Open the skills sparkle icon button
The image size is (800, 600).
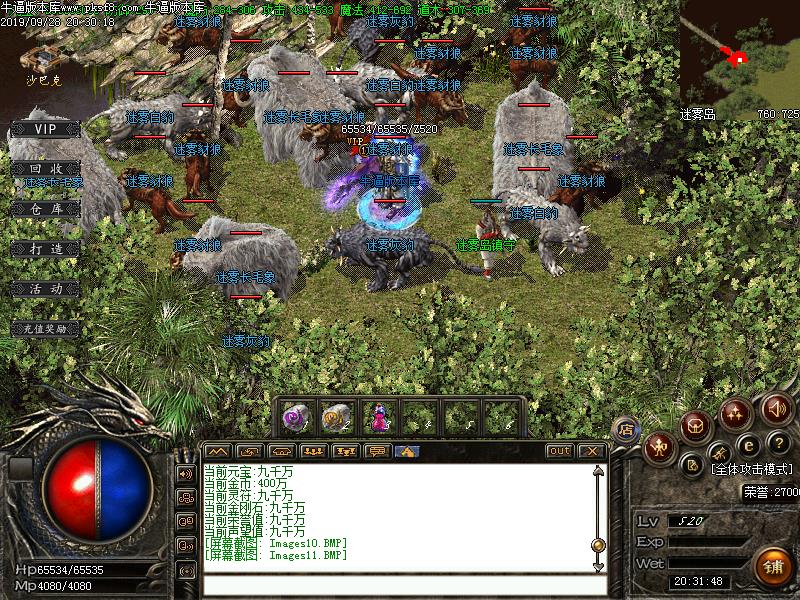pos(736,411)
